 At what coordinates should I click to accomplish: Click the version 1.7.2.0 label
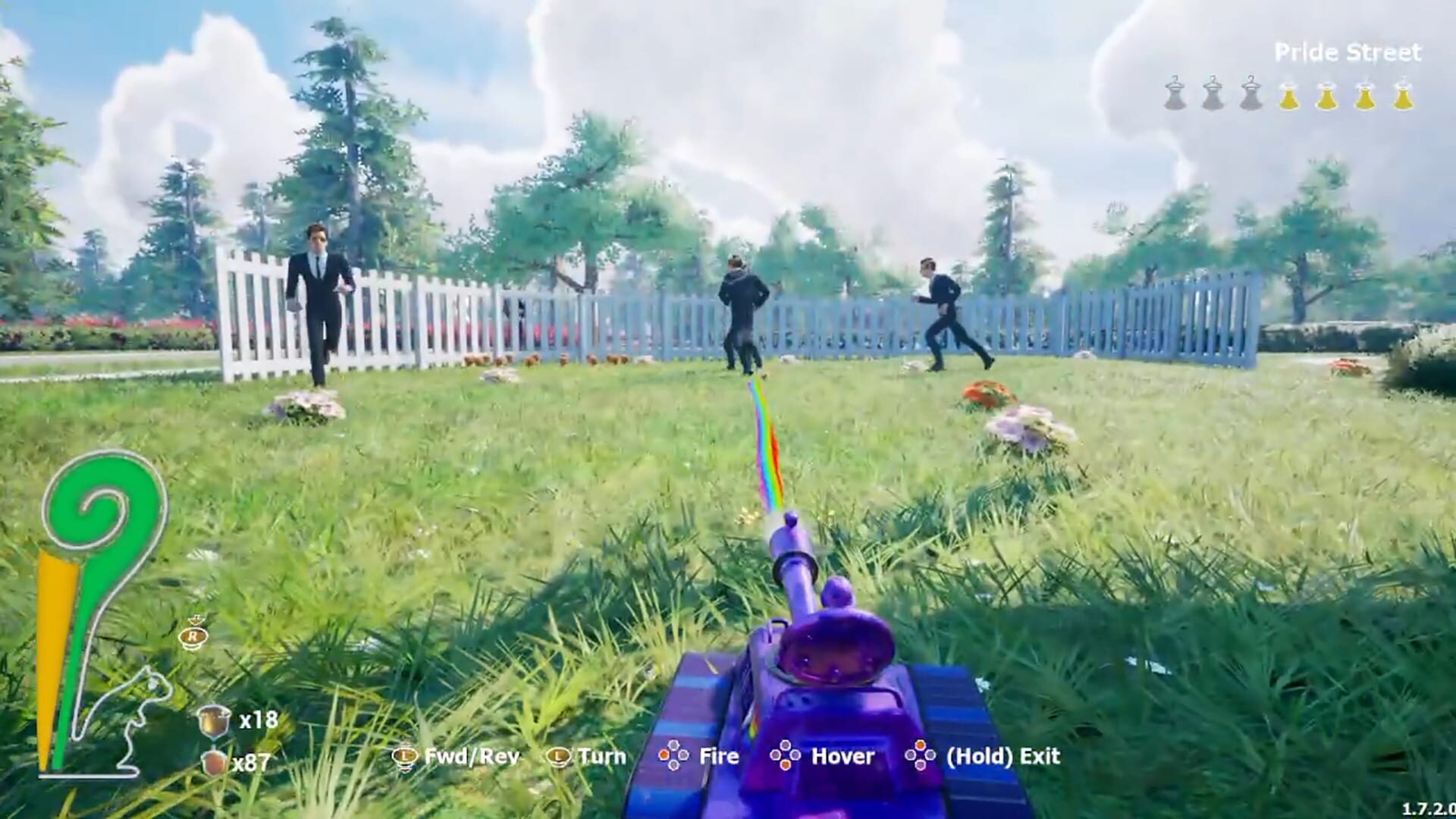point(1432,806)
